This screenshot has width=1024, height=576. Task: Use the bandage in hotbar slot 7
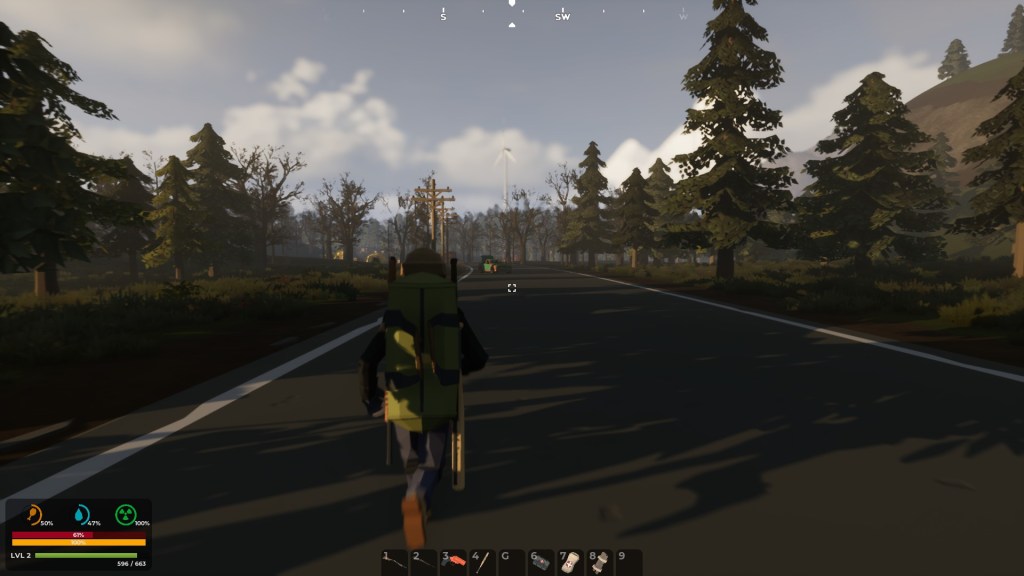click(570, 562)
